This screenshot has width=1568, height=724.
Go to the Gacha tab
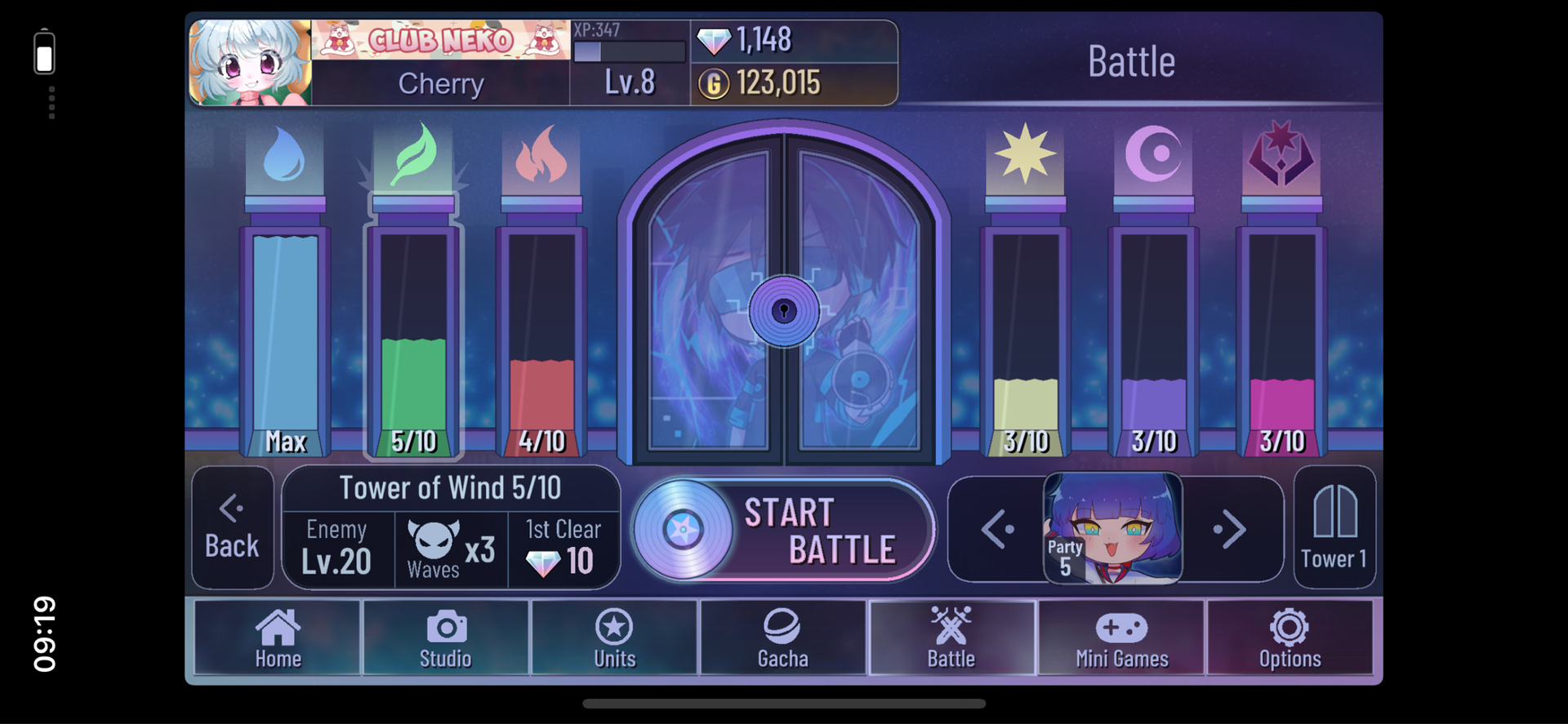pos(782,638)
